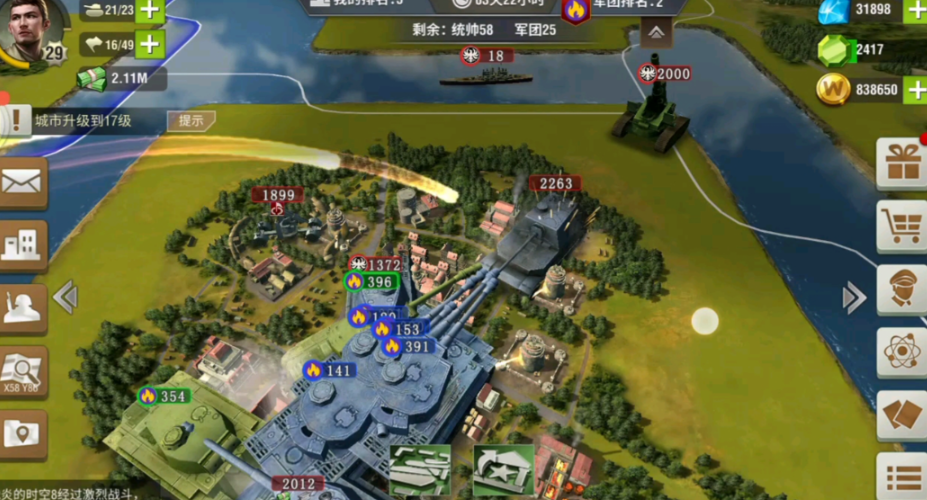The width and height of the screenshot is (927, 500).
Task: Open the cards menu
Action: coord(902,415)
